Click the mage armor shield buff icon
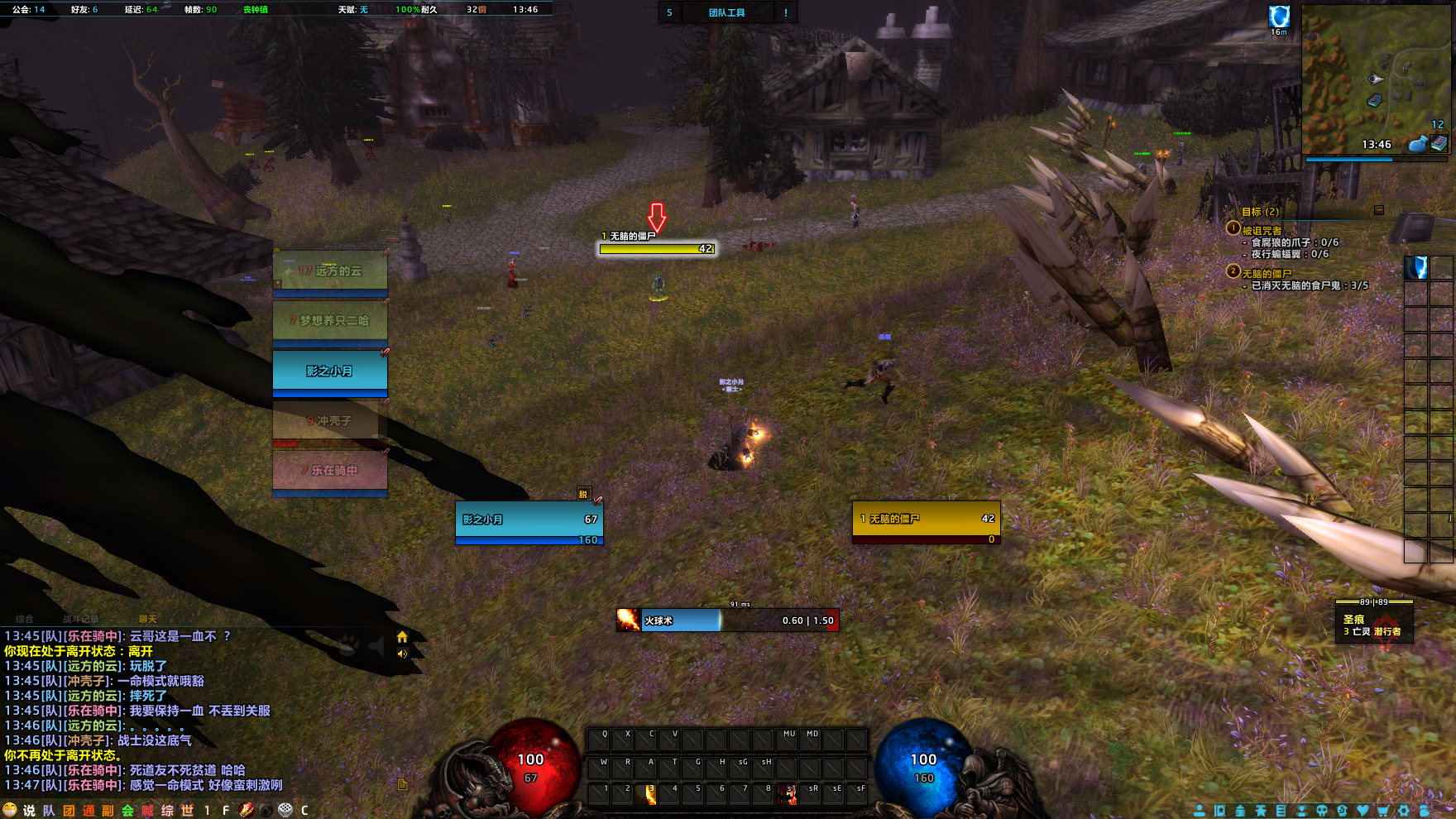The width and height of the screenshot is (1456, 819). click(x=1279, y=17)
